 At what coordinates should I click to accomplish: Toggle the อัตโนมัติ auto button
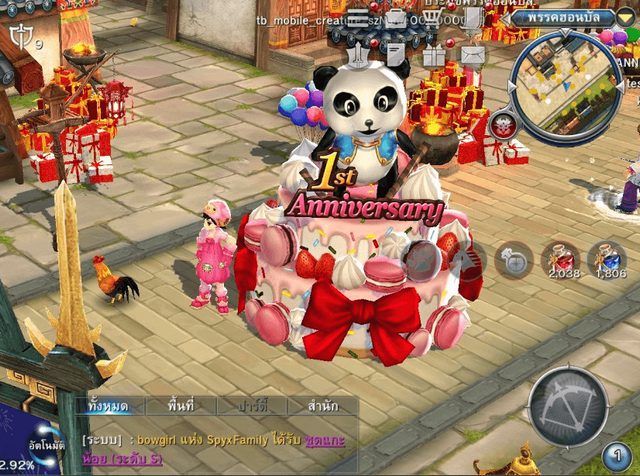pyautogui.click(x=47, y=442)
